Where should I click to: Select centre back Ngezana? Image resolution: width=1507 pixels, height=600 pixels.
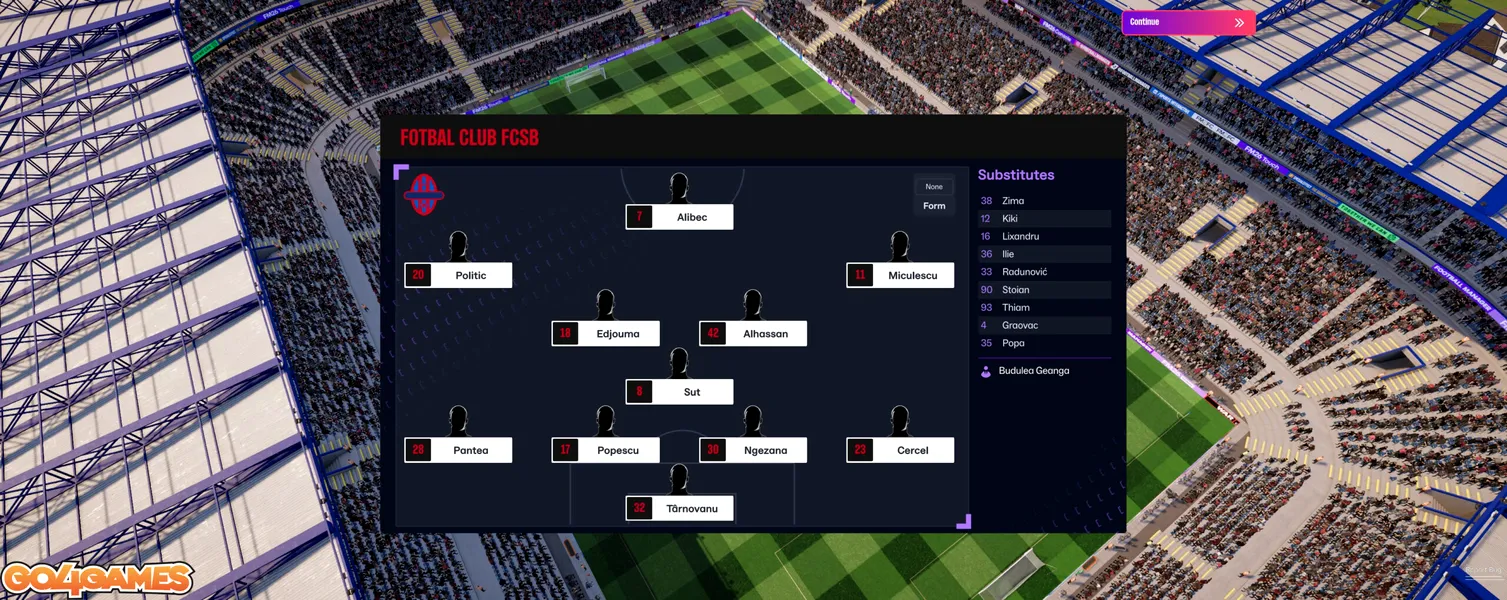pos(753,450)
